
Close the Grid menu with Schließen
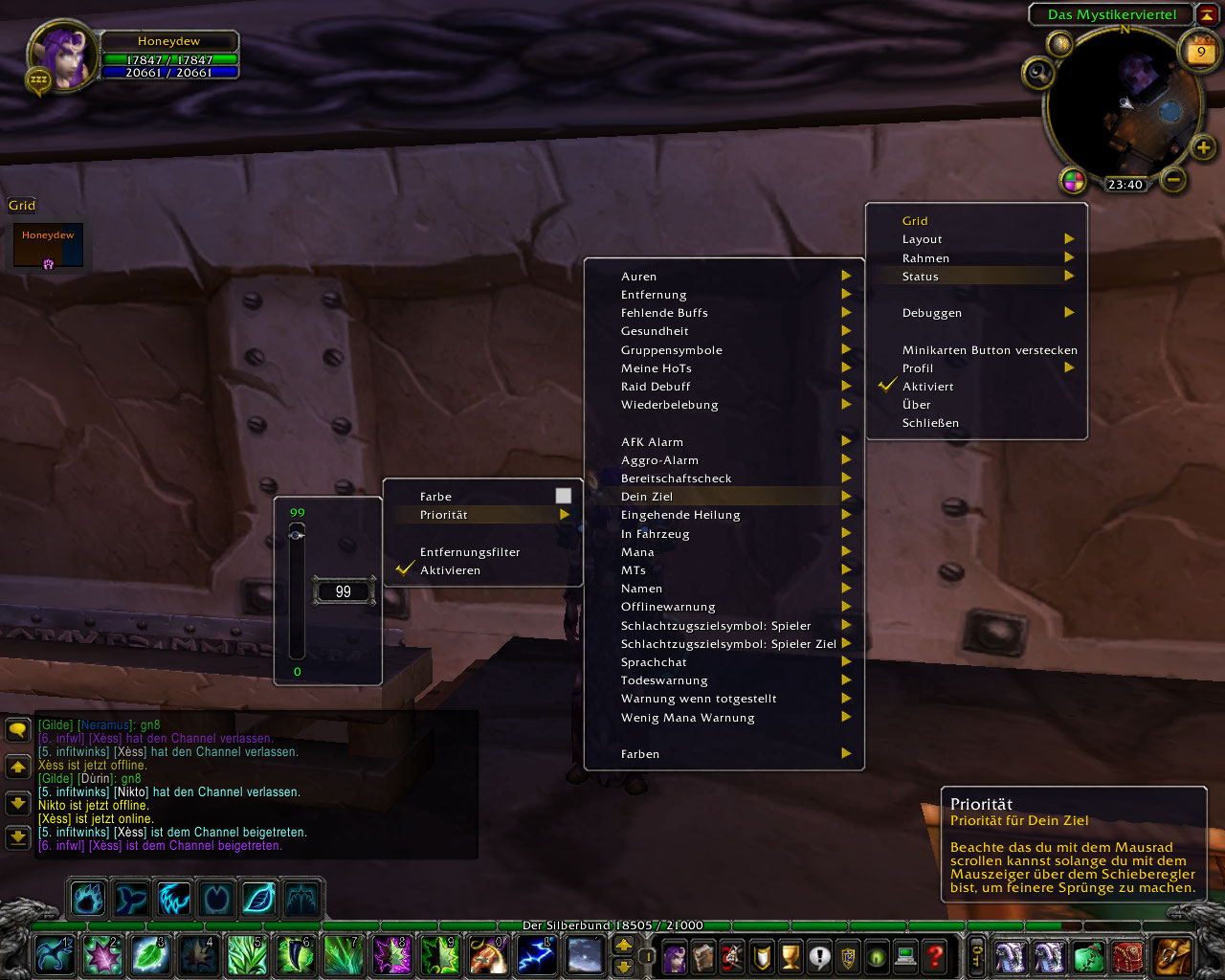(930, 423)
